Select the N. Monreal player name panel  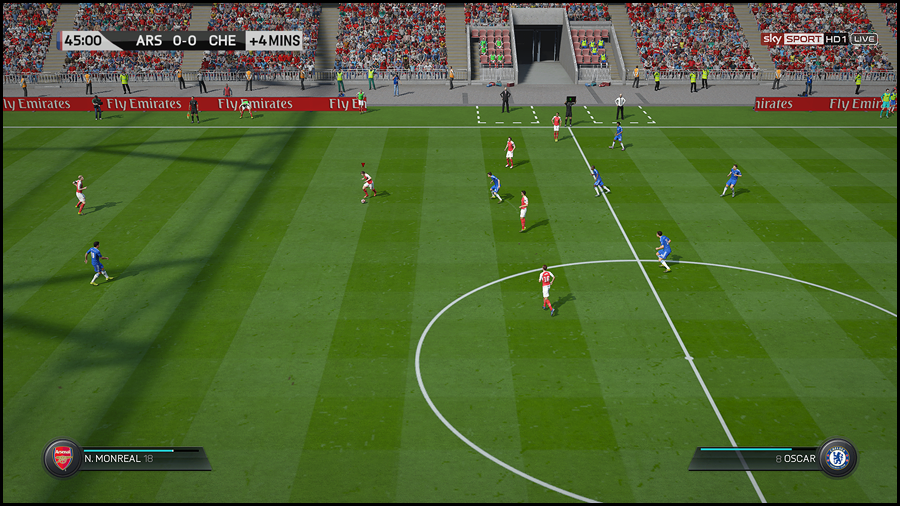pyautogui.click(x=140, y=459)
